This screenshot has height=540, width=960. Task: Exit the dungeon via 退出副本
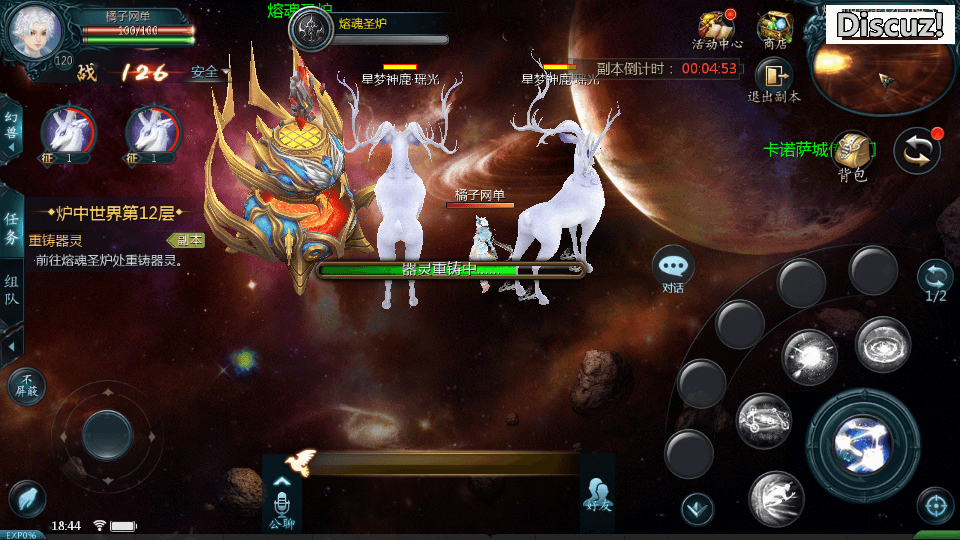(774, 79)
